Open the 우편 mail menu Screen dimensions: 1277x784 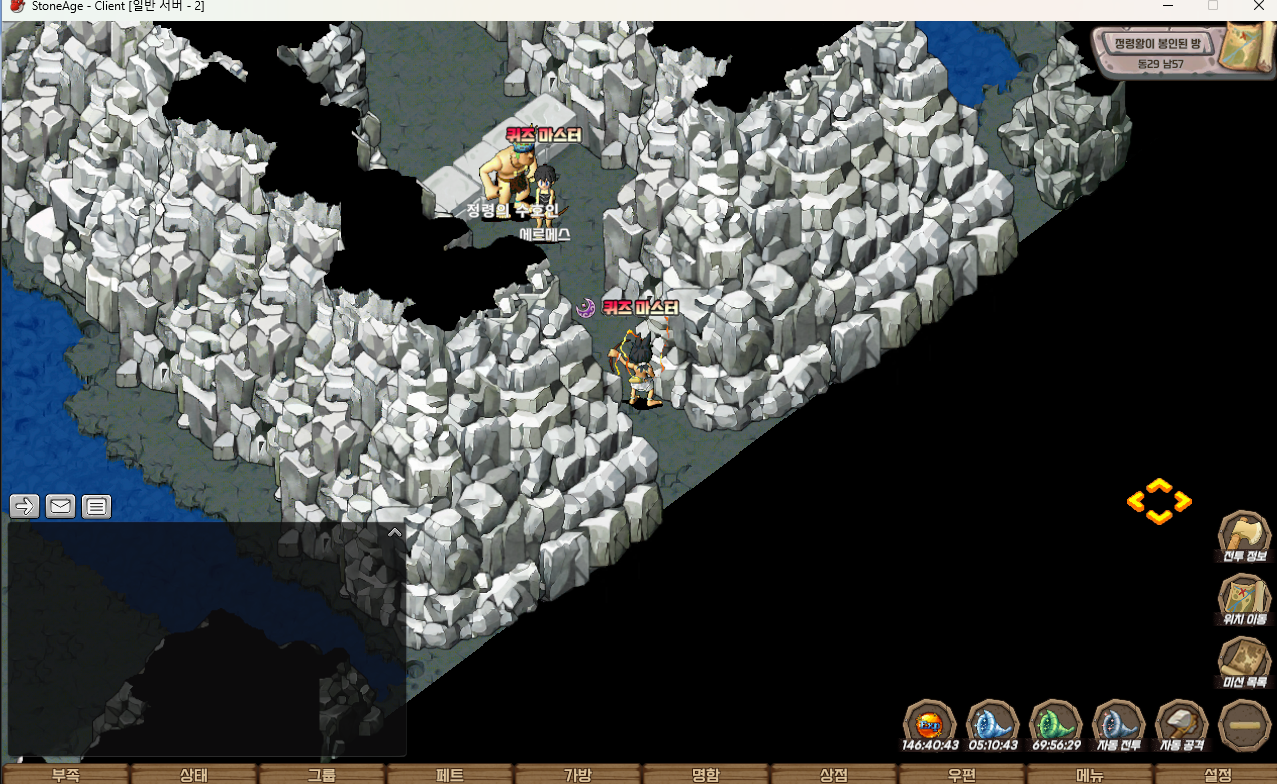pos(962,775)
